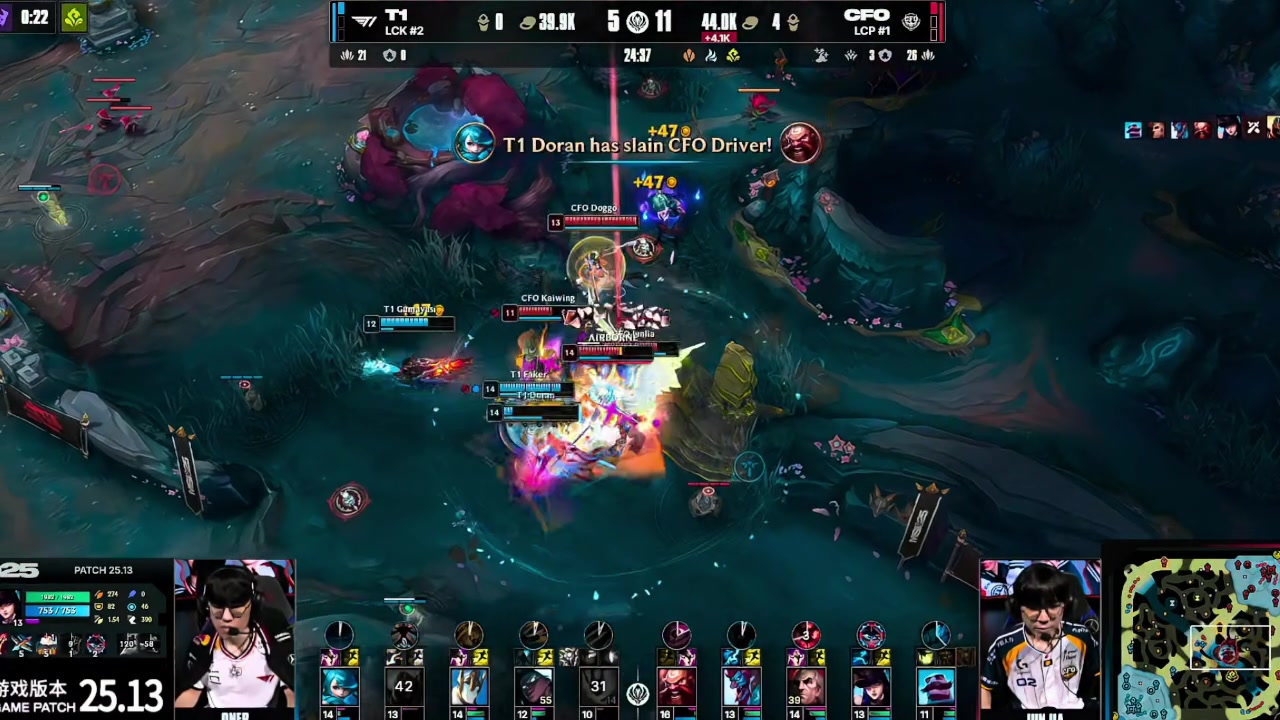Select the blue-haired champion portrait in bottom bar
Viewport: 1280px width, 720px height.
339,687
